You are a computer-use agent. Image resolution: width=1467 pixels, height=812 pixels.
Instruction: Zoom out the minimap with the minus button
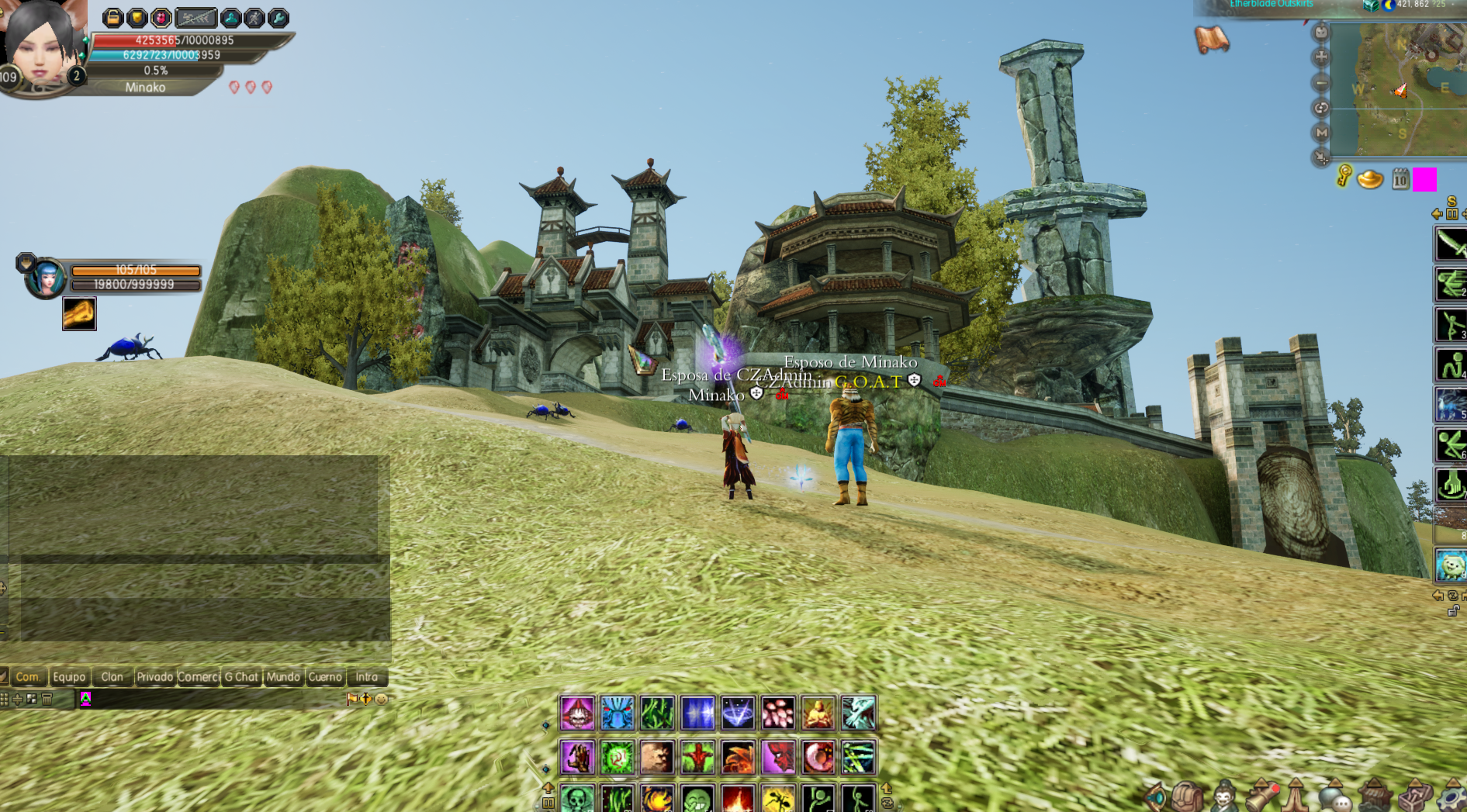1320,83
